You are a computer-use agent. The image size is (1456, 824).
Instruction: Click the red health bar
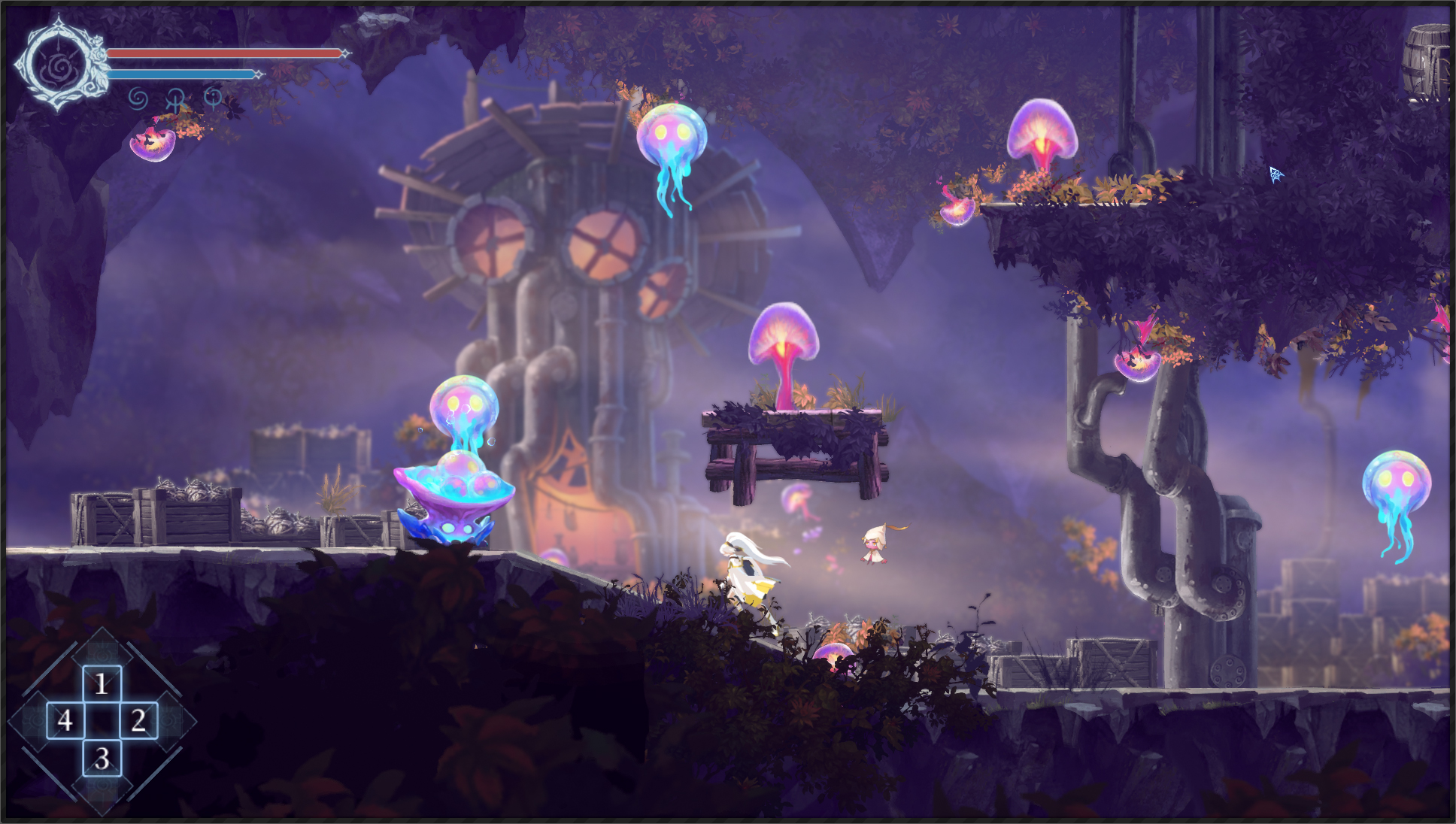(226, 53)
